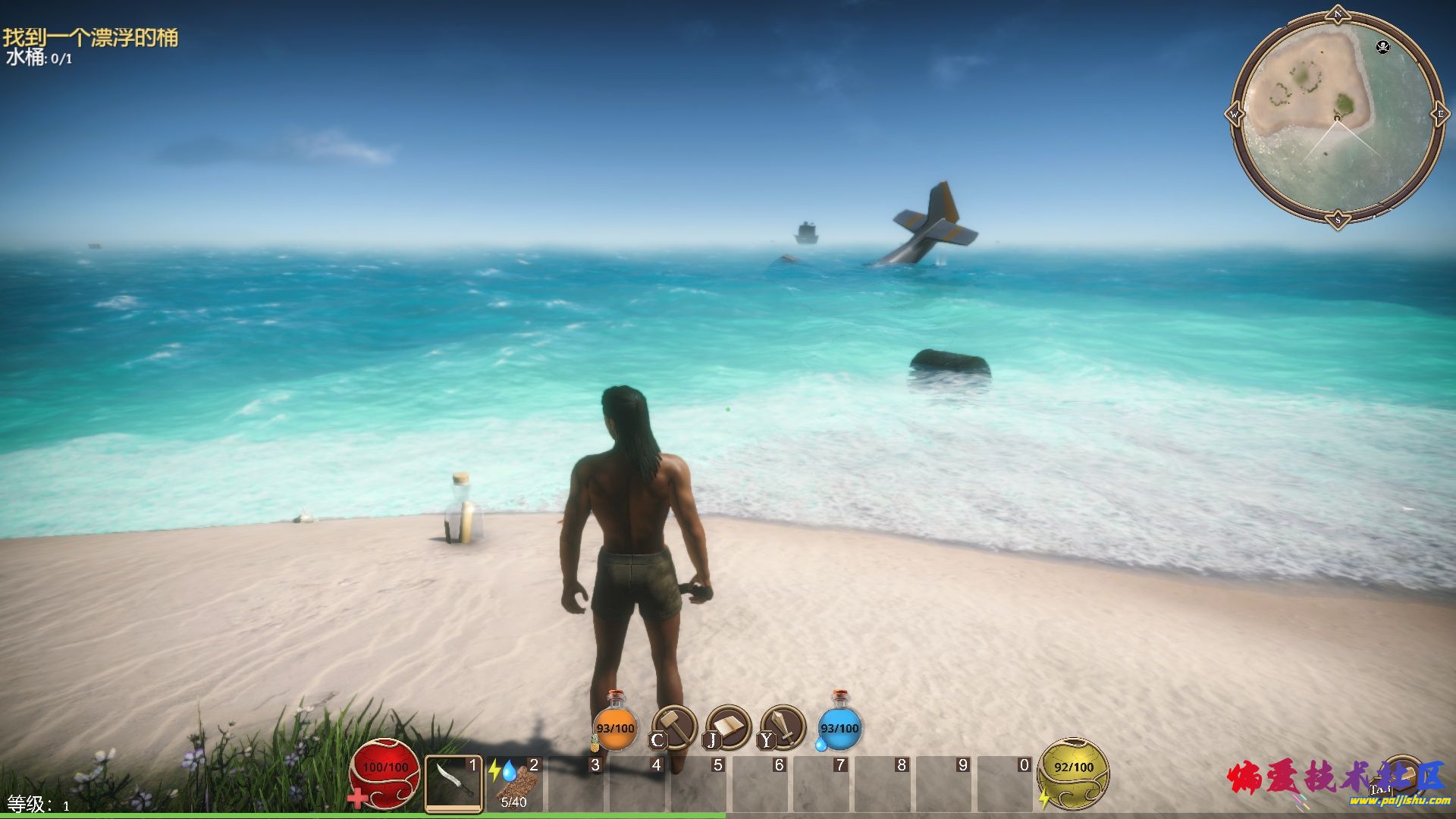The image size is (1456, 819).
Task: Open the journal book icon
Action: [x=728, y=727]
